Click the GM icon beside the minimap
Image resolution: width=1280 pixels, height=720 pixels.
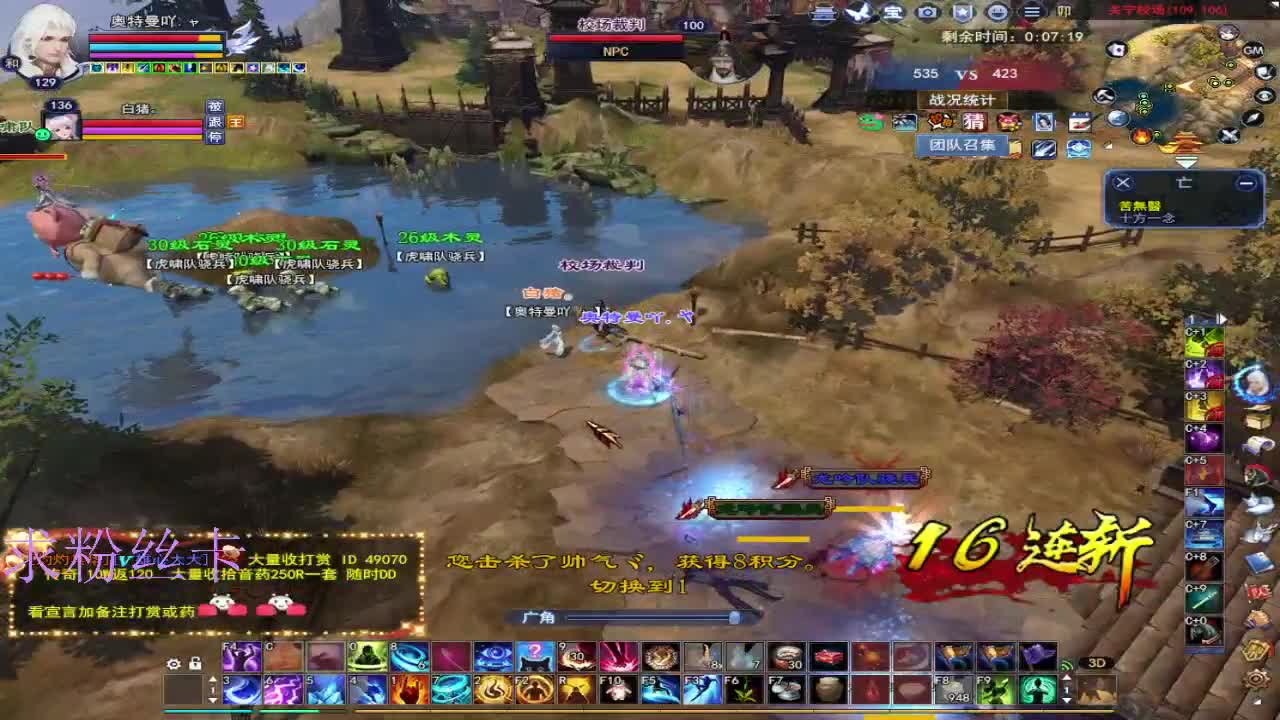1253,50
